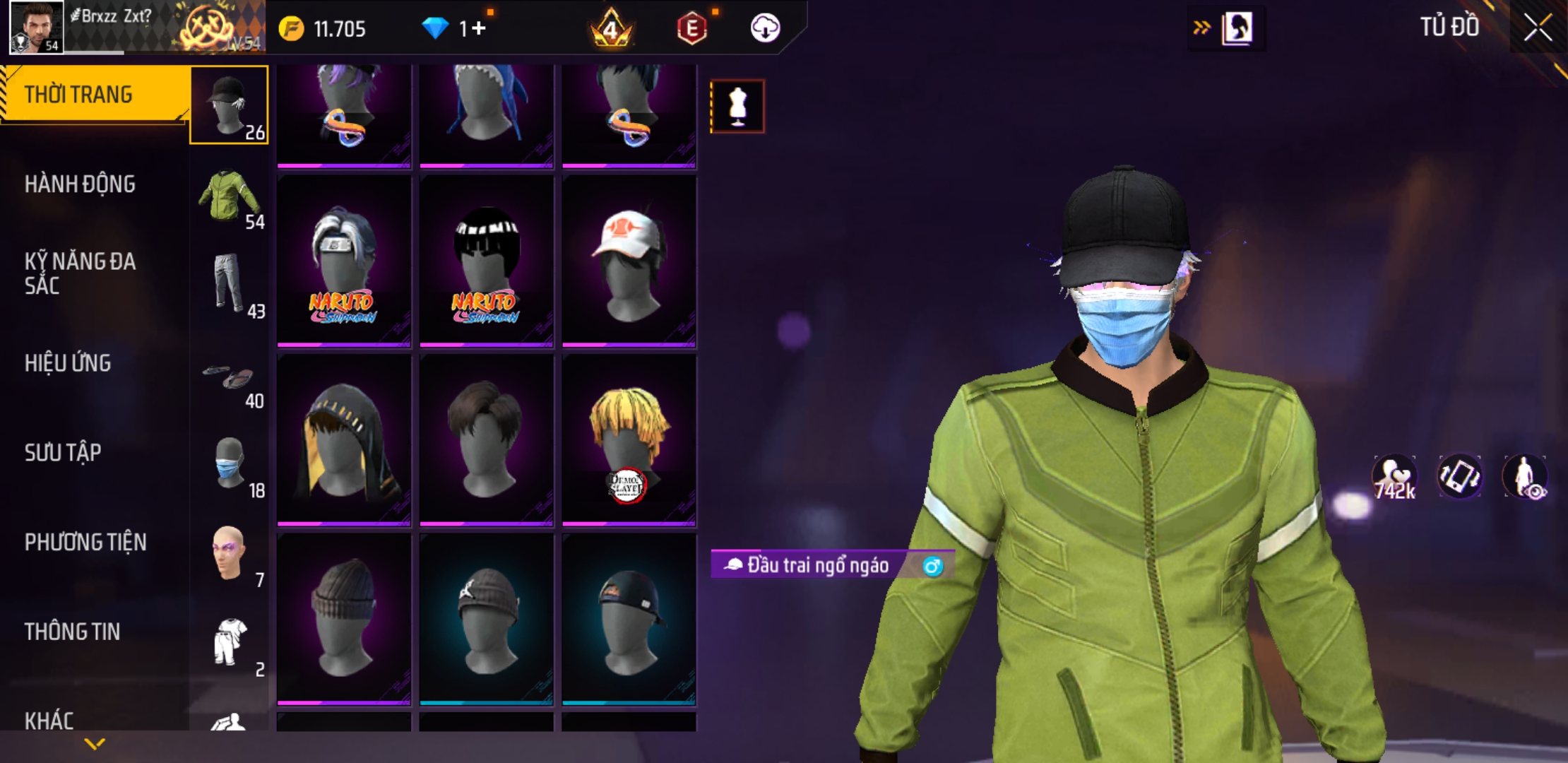Open the KỸ NĂNG ĐA SẮC section
This screenshot has width=1568, height=763.
[x=80, y=273]
